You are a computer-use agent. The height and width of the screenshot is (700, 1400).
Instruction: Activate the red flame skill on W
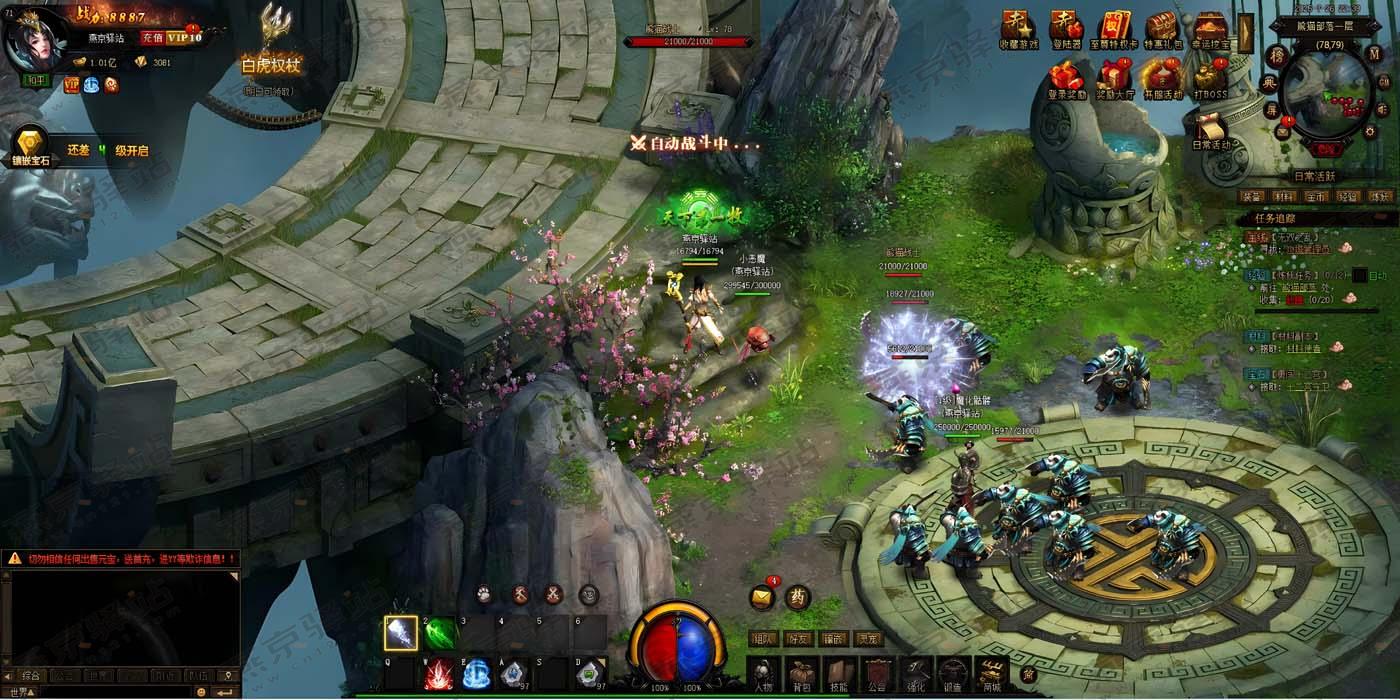coord(439,675)
